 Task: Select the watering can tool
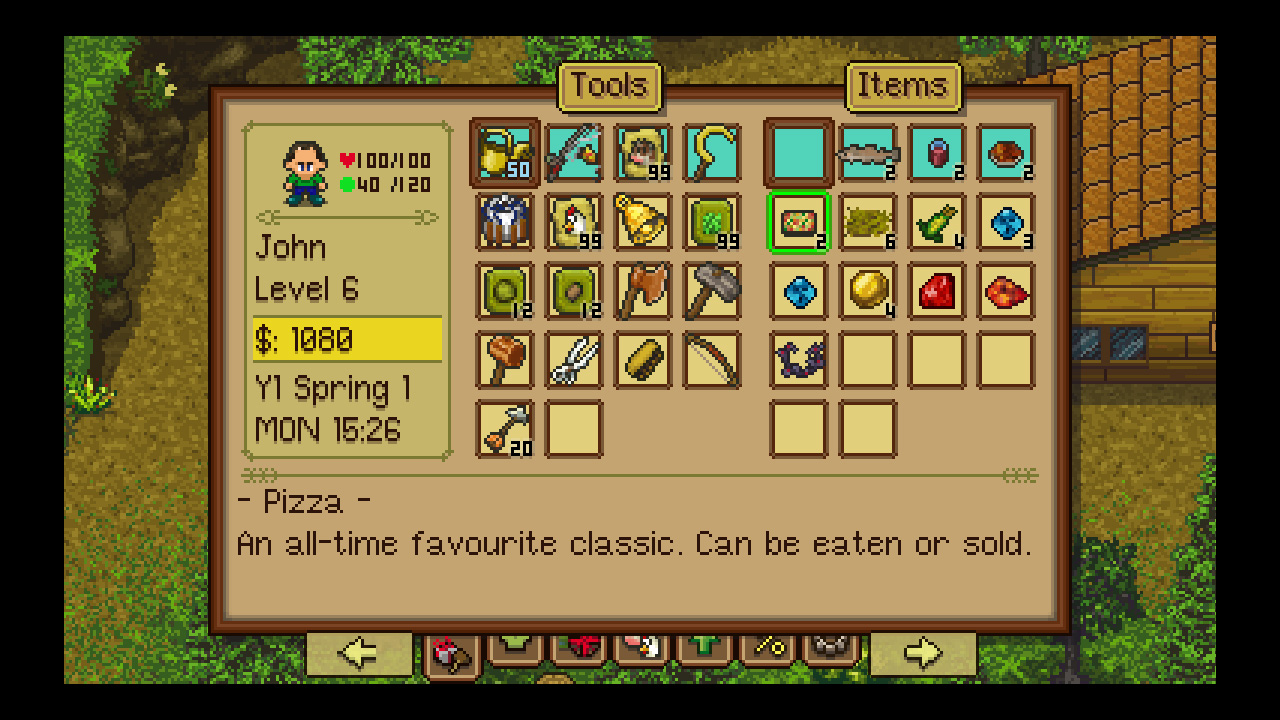tap(505, 153)
